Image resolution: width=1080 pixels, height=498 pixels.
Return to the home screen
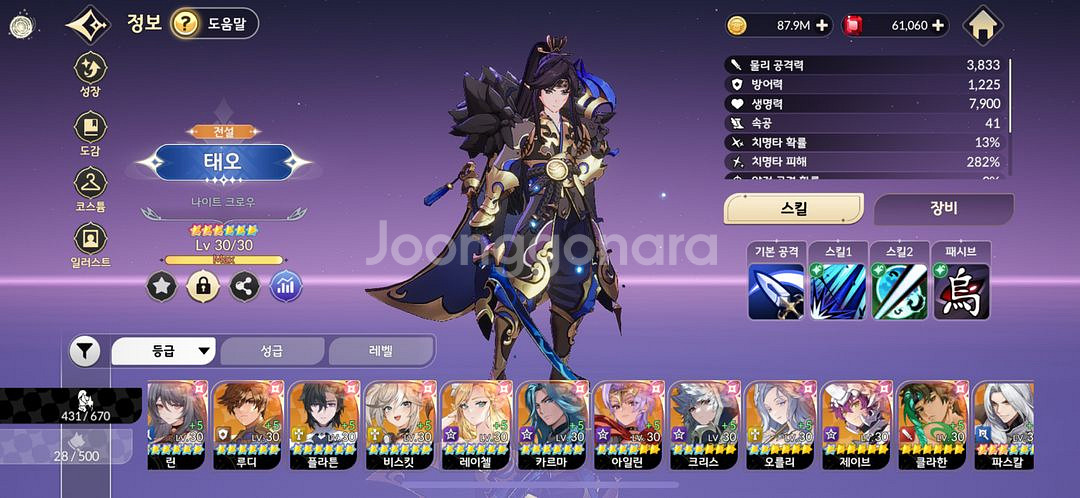pyautogui.click(x=985, y=25)
